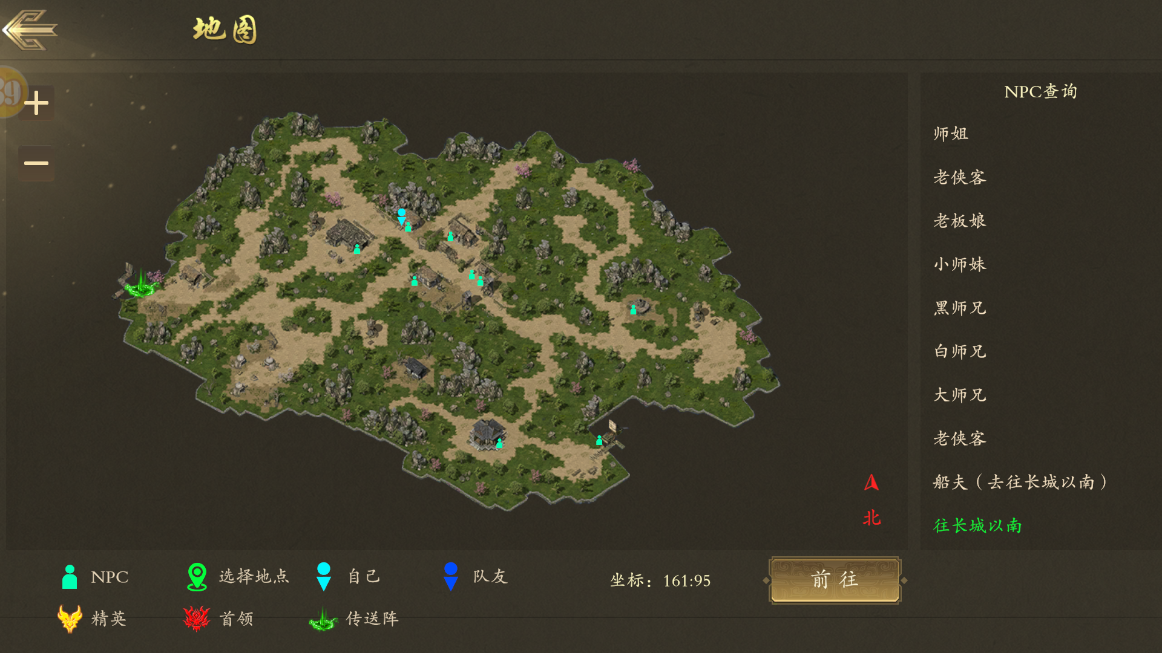Click the 前往 go-to button
This screenshot has height=653, width=1162.
835,580
